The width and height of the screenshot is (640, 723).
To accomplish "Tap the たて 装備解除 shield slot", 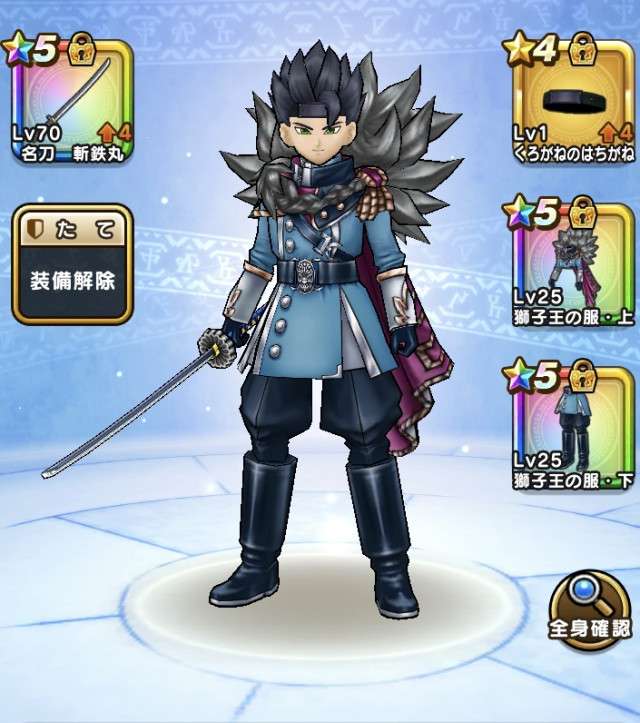I will pyautogui.click(x=72, y=265).
